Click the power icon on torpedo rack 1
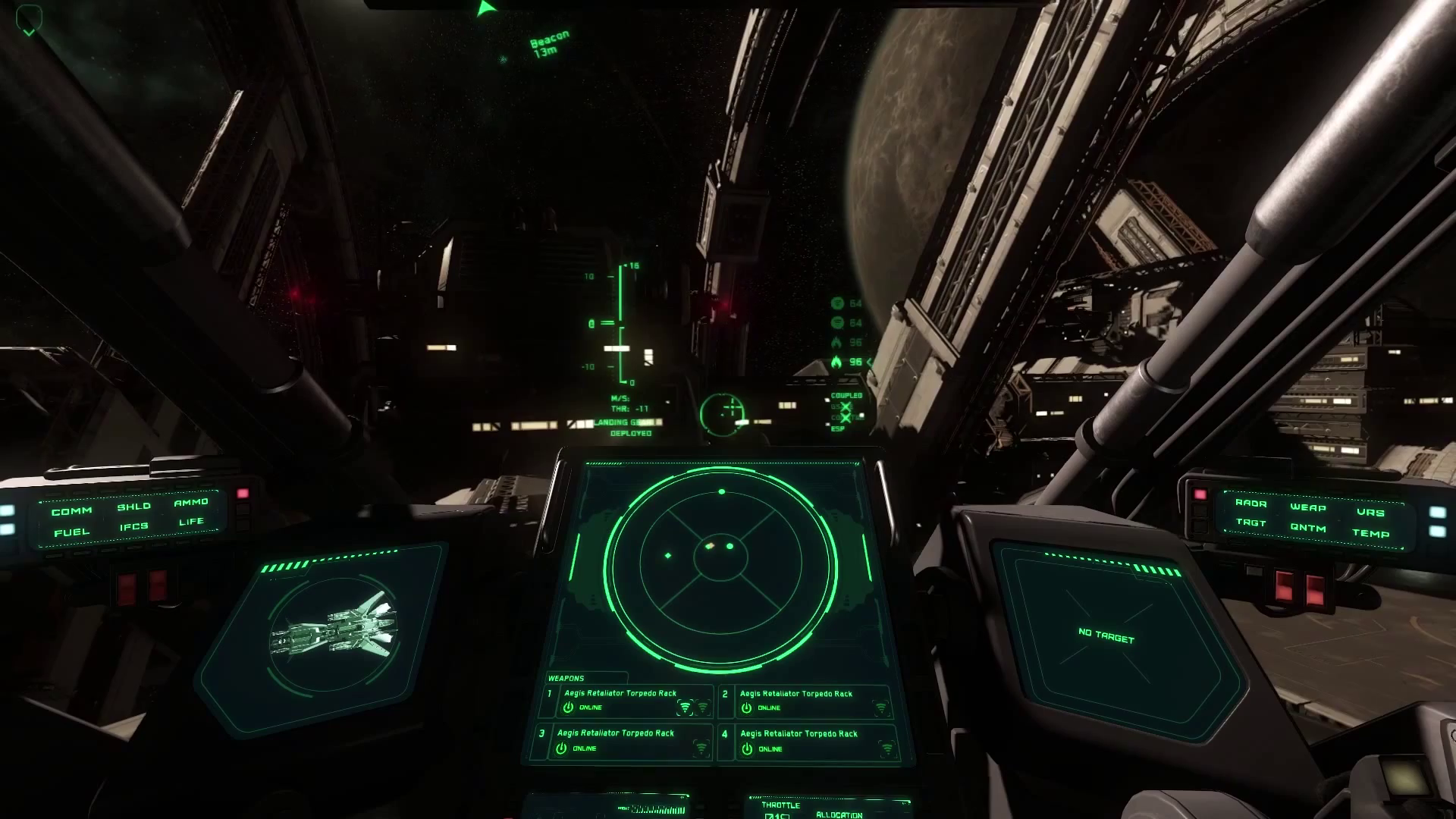The width and height of the screenshot is (1456, 819). 566,706
